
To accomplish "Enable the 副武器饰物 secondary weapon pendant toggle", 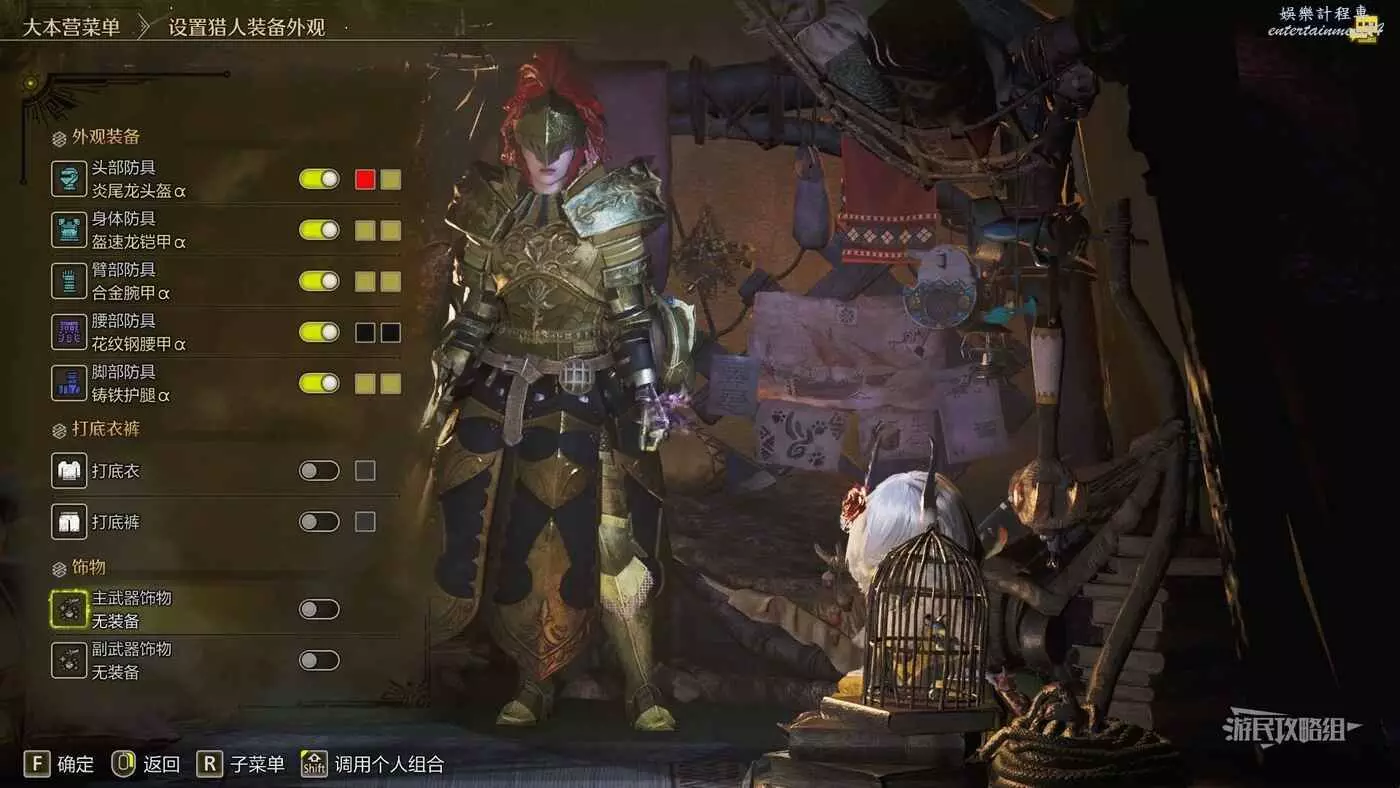I will [x=319, y=660].
